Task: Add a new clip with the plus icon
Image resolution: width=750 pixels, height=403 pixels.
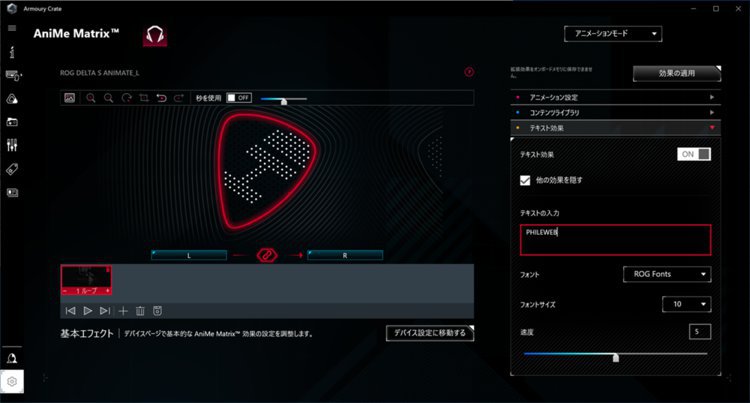Action: coord(123,311)
